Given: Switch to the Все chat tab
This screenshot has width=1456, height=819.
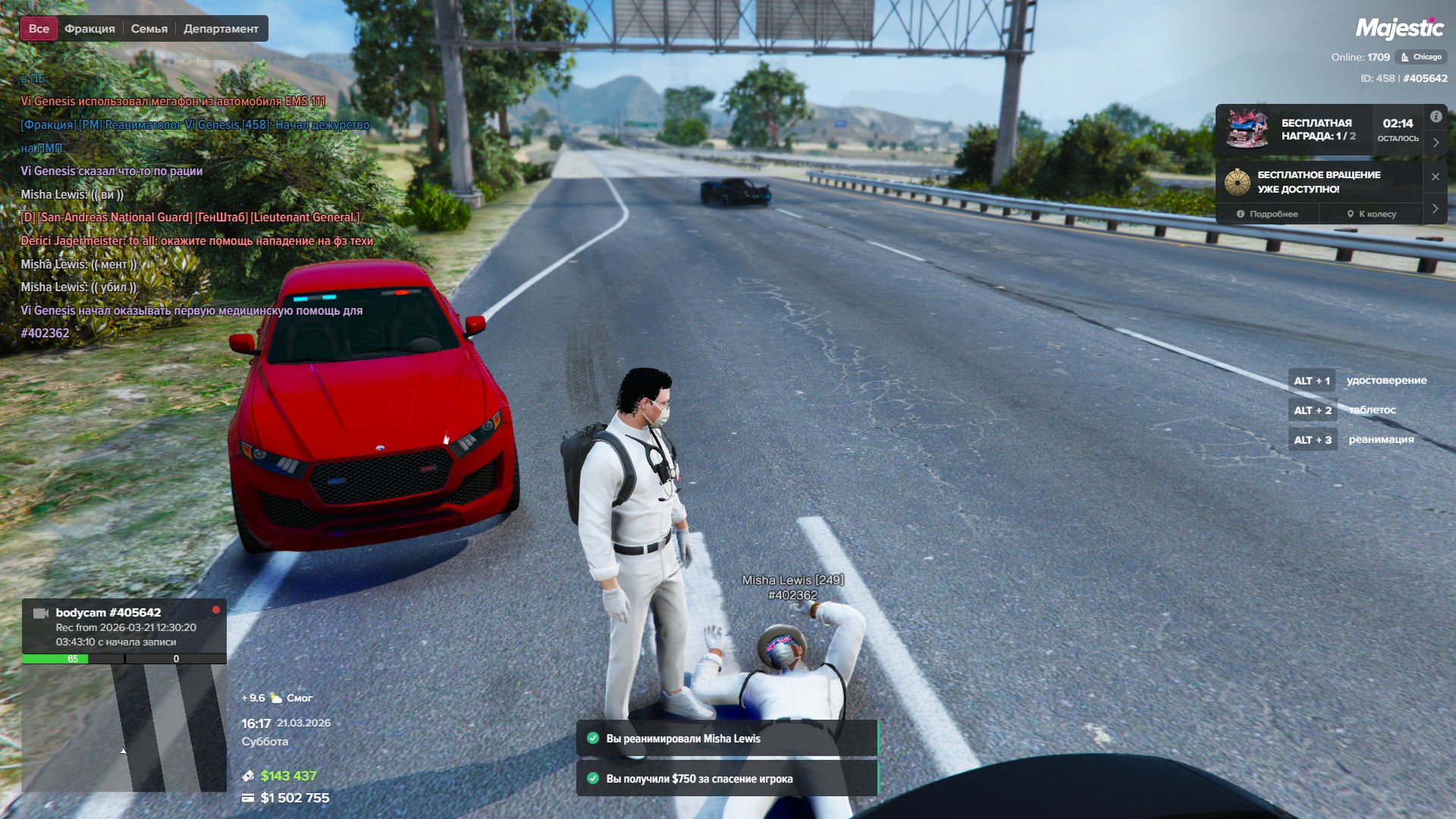Looking at the screenshot, I should click(x=39, y=29).
